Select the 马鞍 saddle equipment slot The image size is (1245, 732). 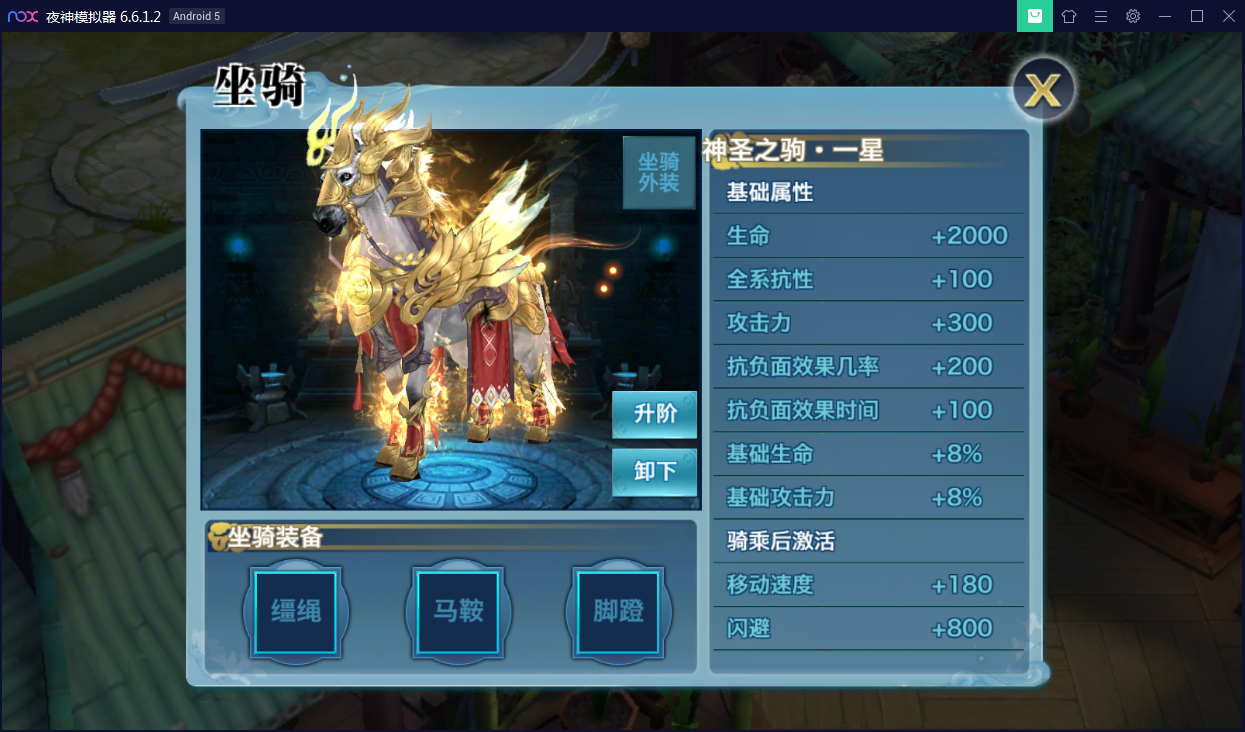(x=458, y=612)
